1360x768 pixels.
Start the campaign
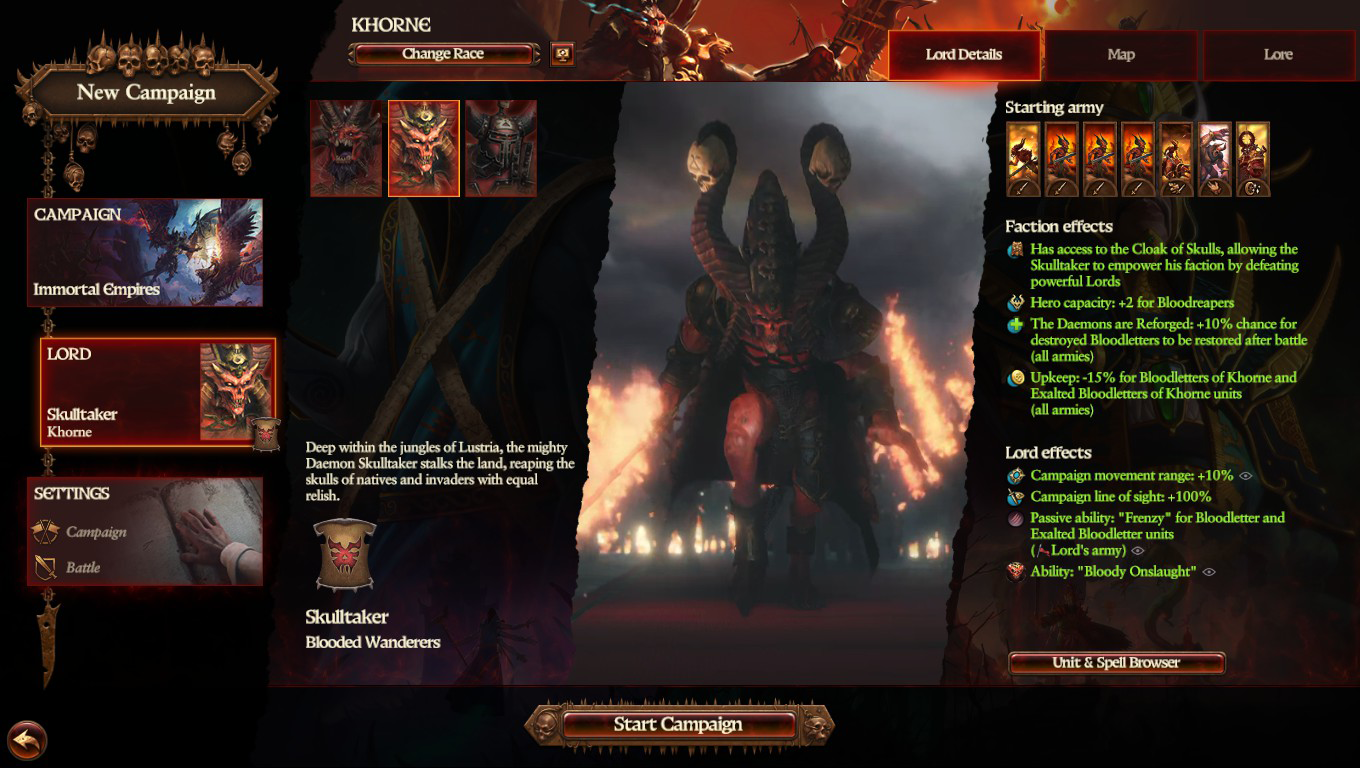[x=678, y=725]
